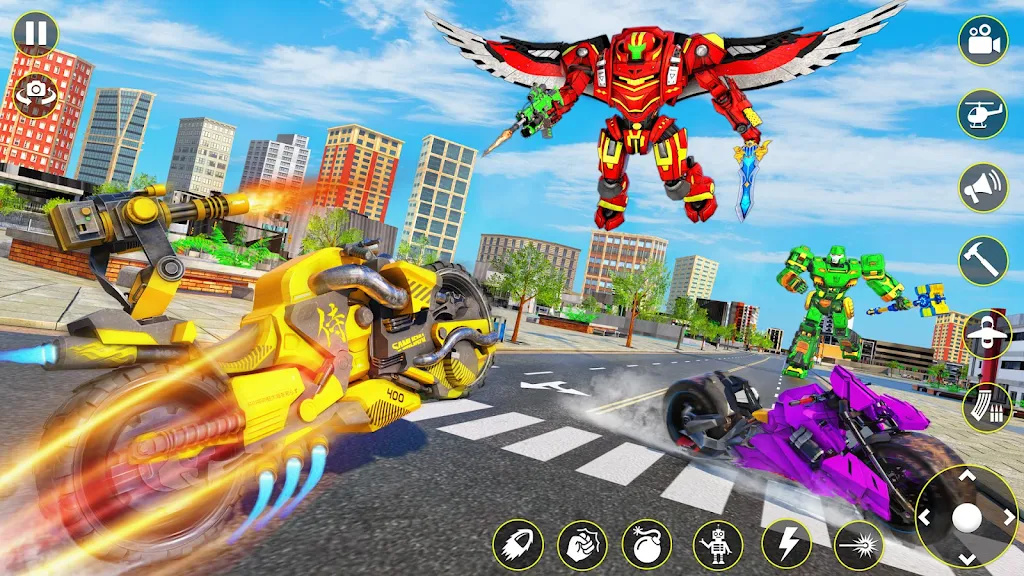
Task: Call the helicopter
Action: (983, 114)
